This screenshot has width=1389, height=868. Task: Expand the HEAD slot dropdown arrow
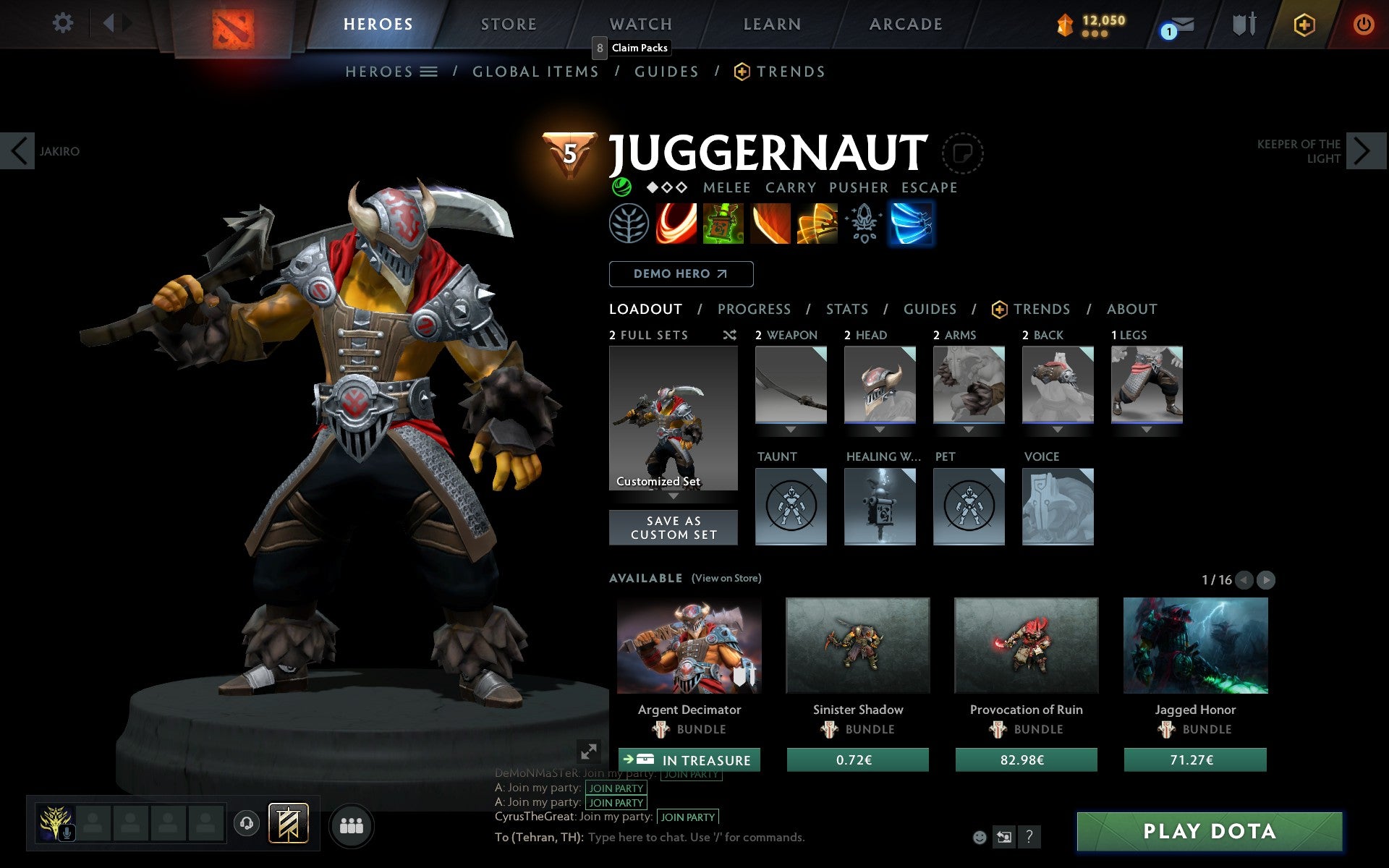click(x=880, y=429)
